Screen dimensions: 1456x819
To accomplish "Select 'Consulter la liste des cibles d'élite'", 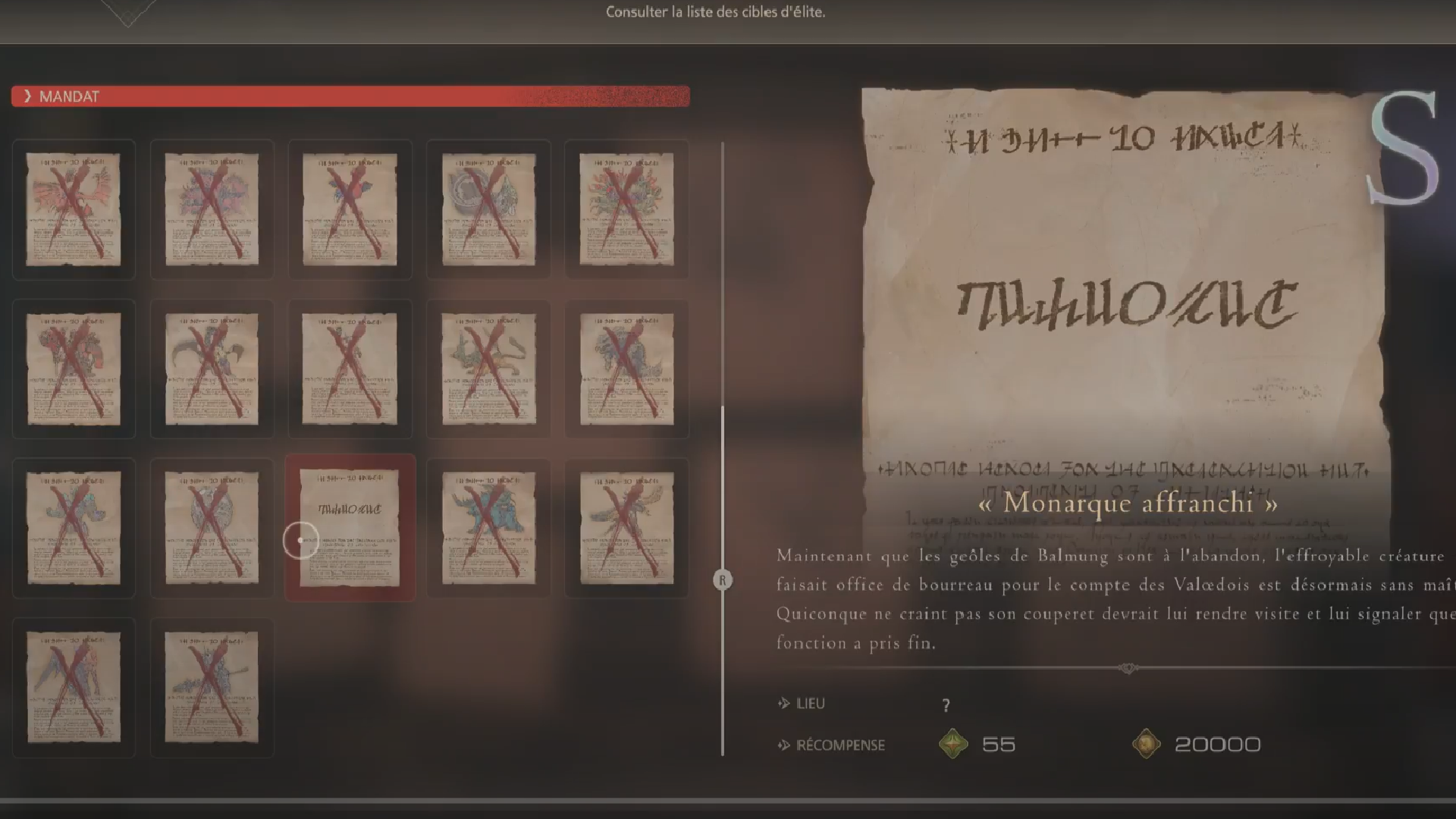I will click(x=715, y=12).
